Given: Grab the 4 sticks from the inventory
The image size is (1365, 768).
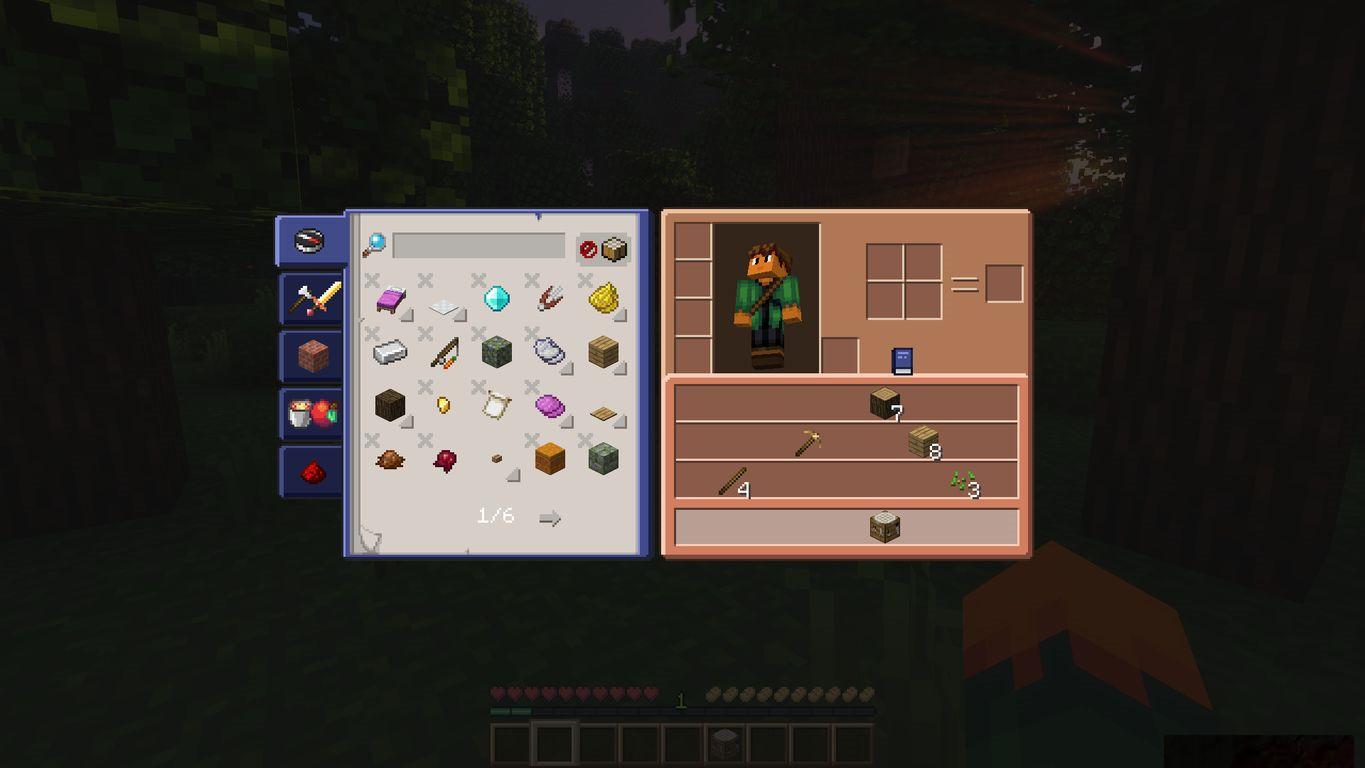Looking at the screenshot, I should [731, 481].
